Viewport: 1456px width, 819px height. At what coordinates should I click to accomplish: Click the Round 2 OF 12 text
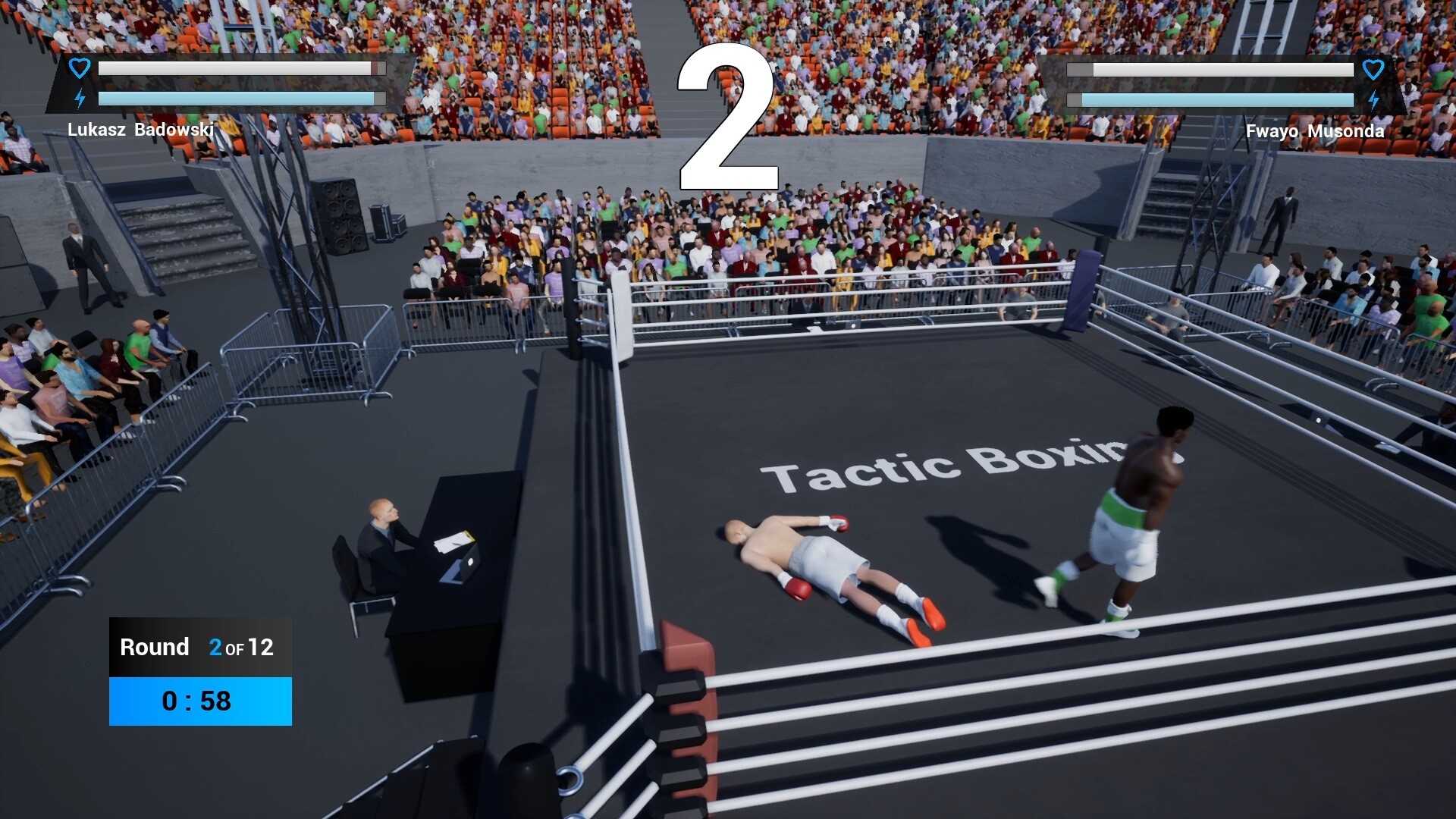click(x=196, y=647)
